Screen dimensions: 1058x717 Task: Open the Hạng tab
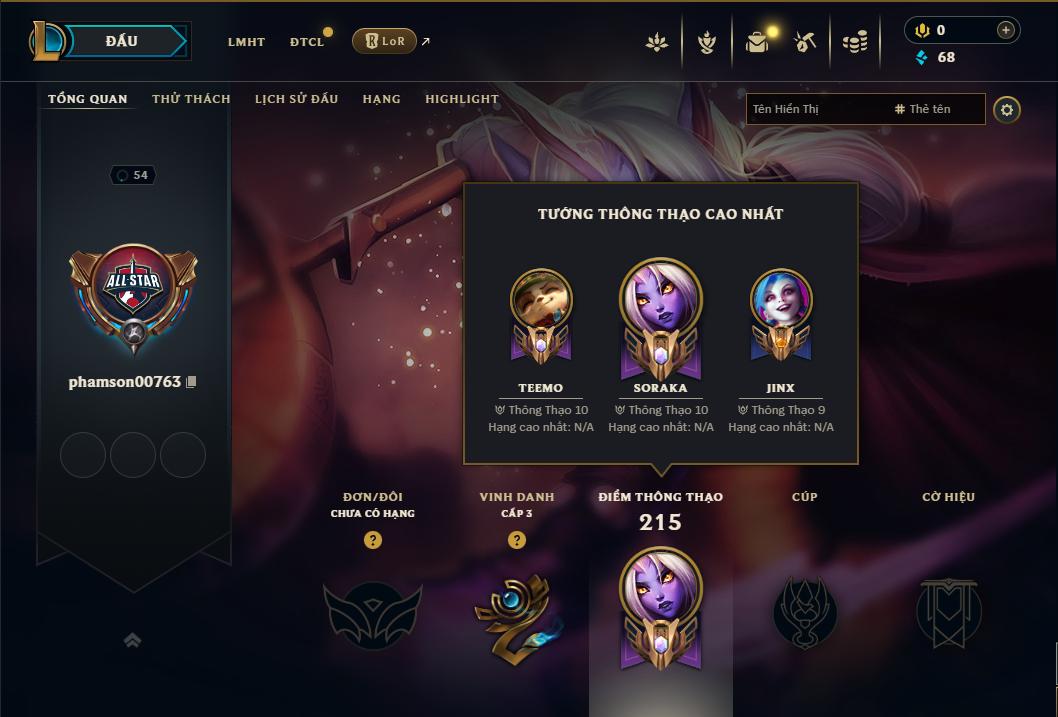point(381,99)
